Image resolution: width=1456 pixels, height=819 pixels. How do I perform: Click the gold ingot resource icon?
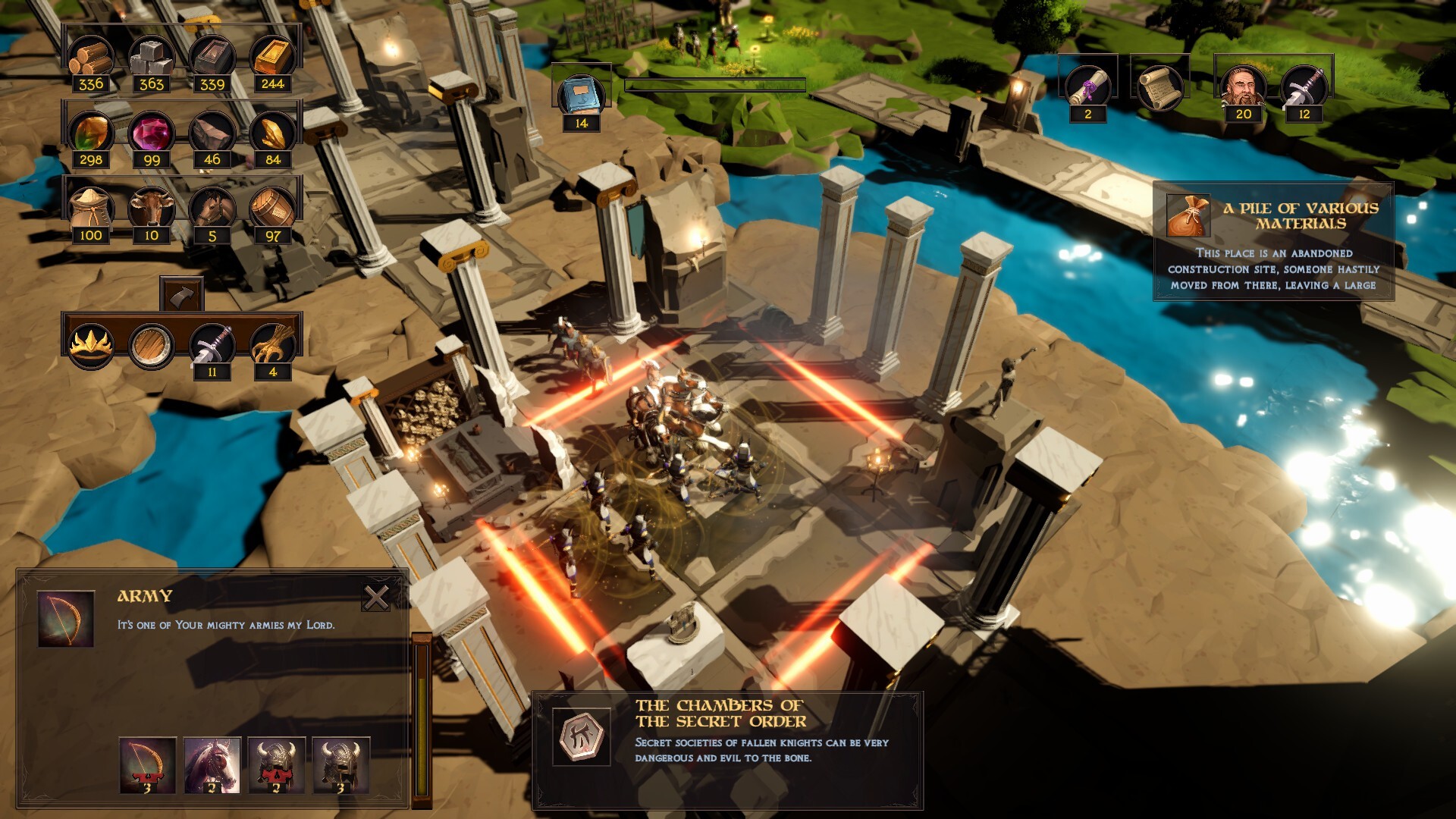[x=273, y=57]
